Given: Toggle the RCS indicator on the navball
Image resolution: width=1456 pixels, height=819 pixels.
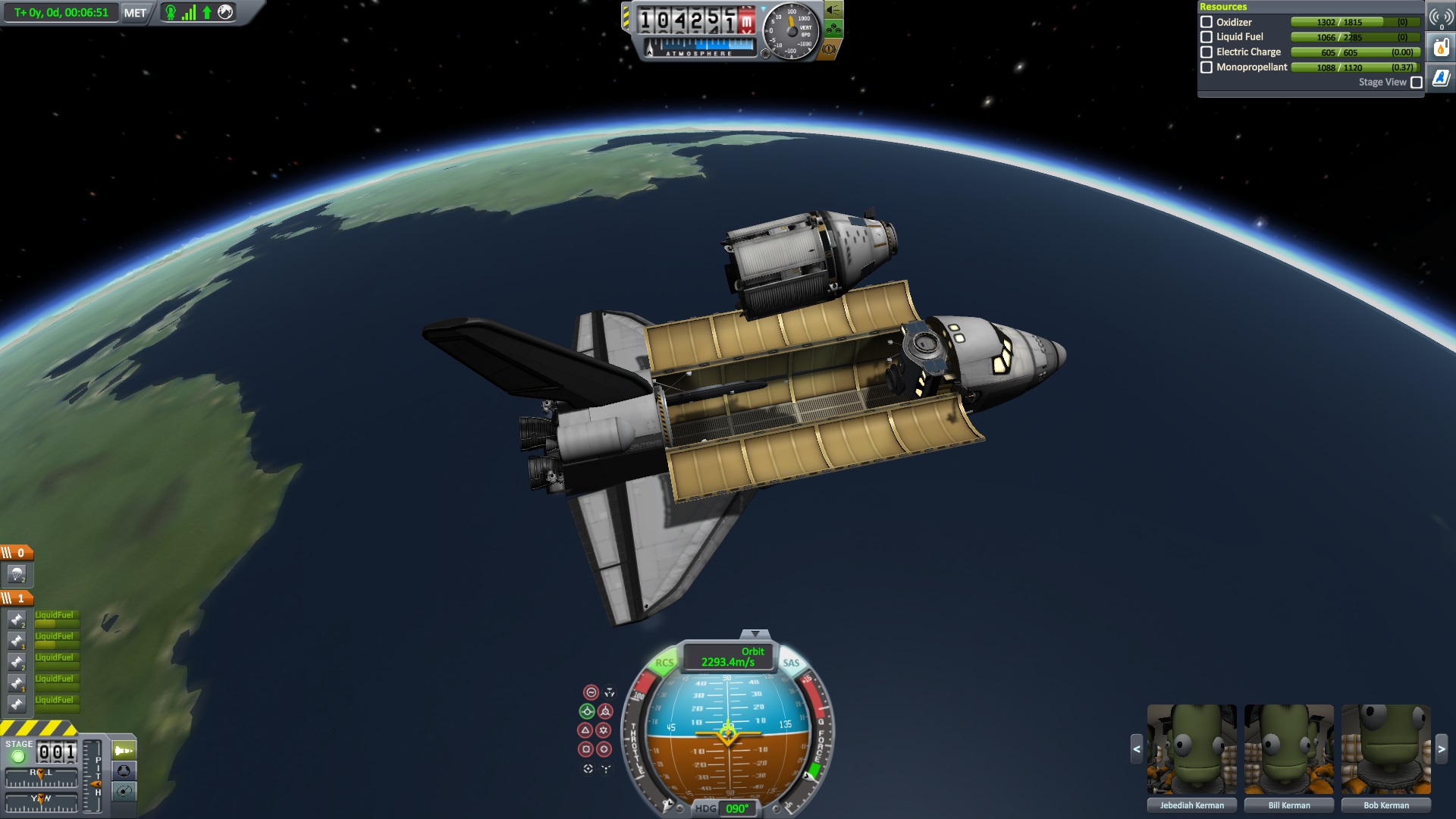Looking at the screenshot, I should [x=664, y=663].
